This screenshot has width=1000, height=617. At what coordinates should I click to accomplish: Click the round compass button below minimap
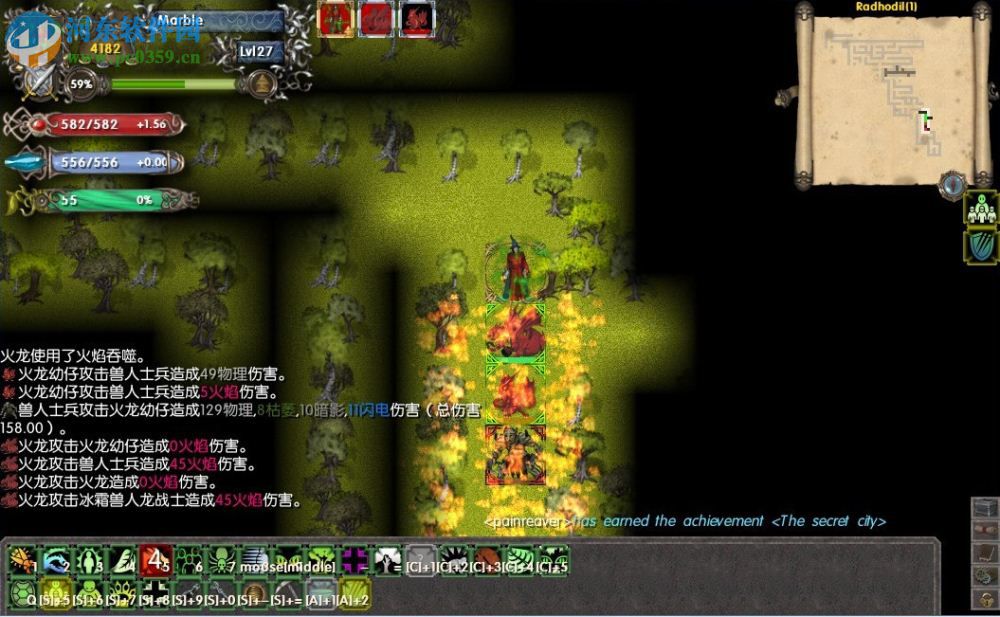click(952, 184)
